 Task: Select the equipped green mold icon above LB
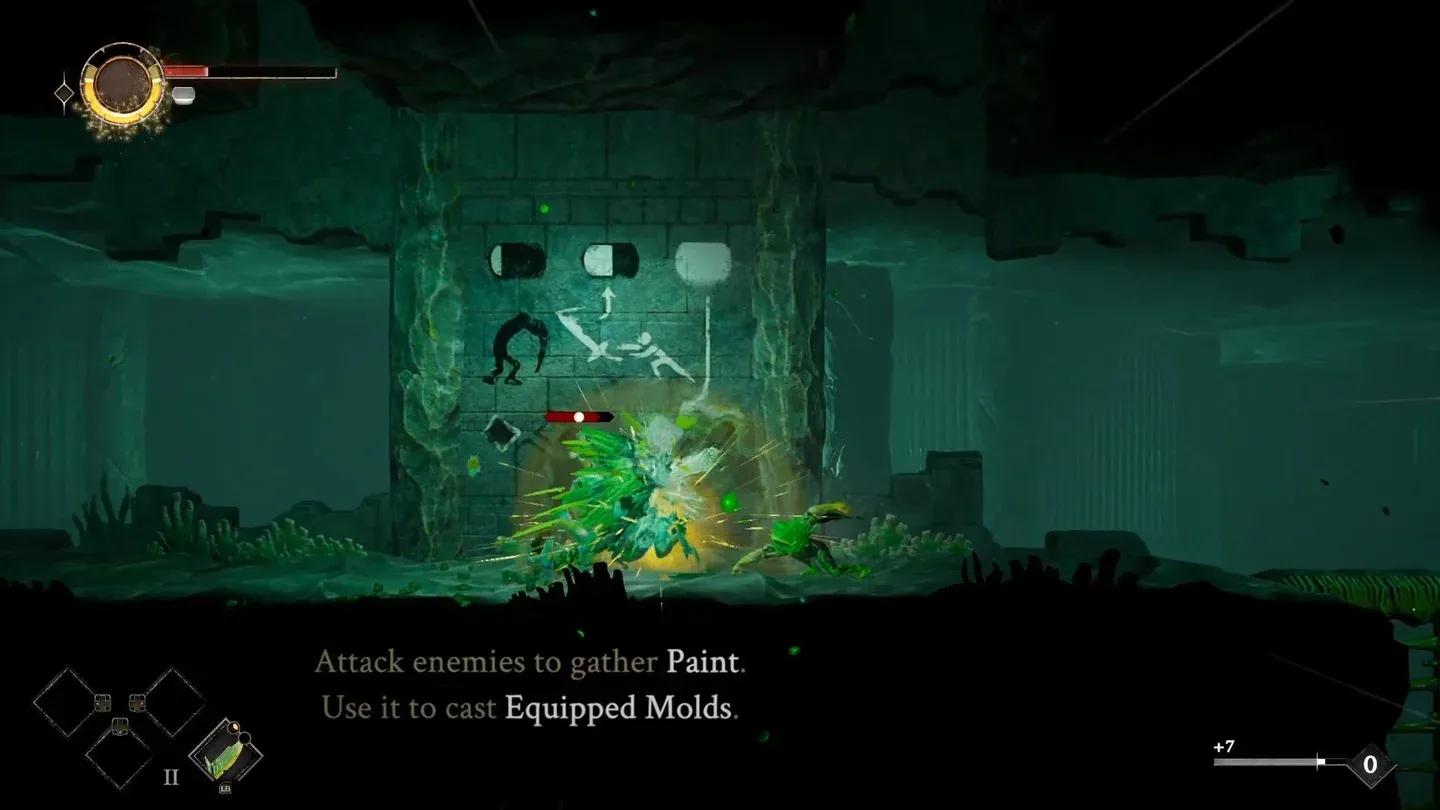coord(224,753)
